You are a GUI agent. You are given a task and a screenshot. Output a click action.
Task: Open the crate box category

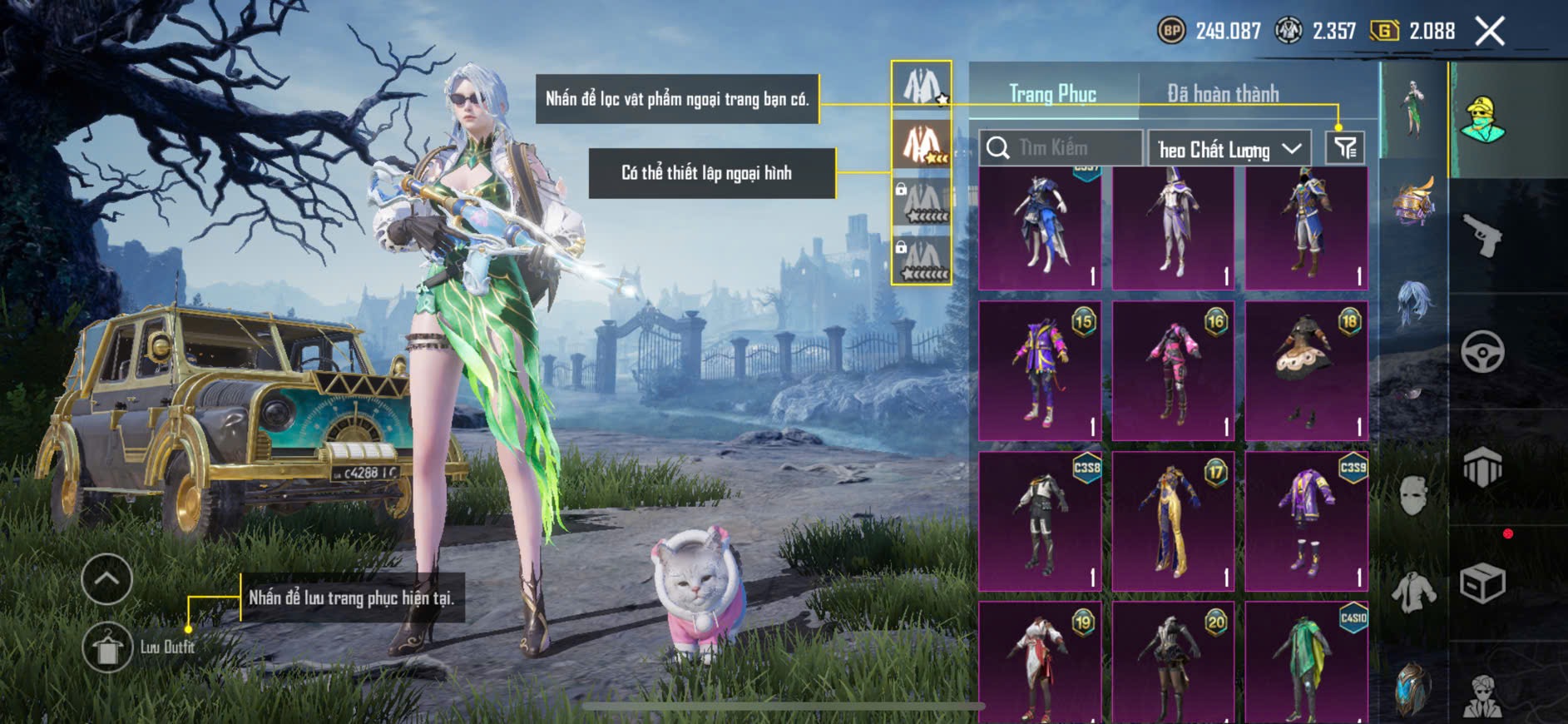coord(1482,583)
